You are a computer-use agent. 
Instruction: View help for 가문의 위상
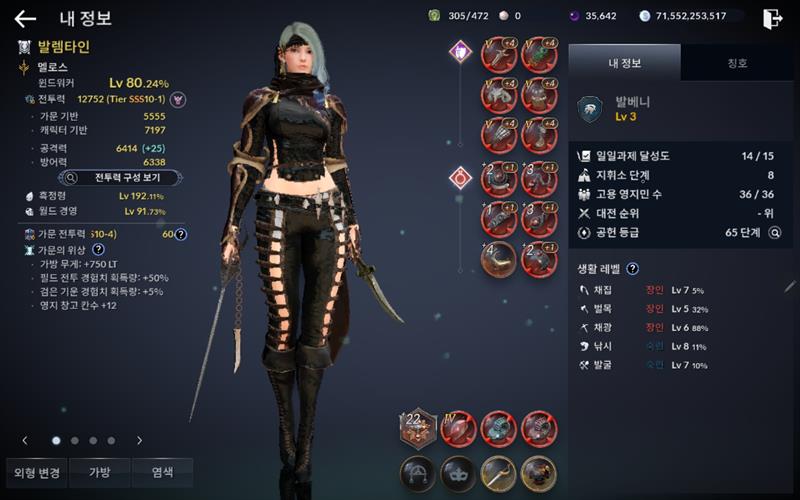click(x=98, y=248)
